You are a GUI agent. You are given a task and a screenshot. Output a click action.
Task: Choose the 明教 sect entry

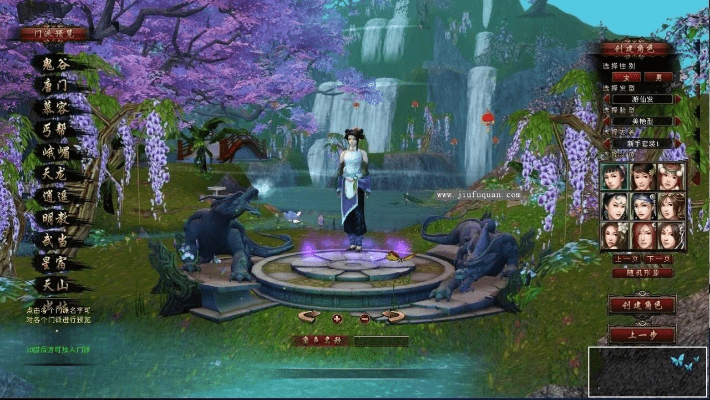(x=55, y=218)
